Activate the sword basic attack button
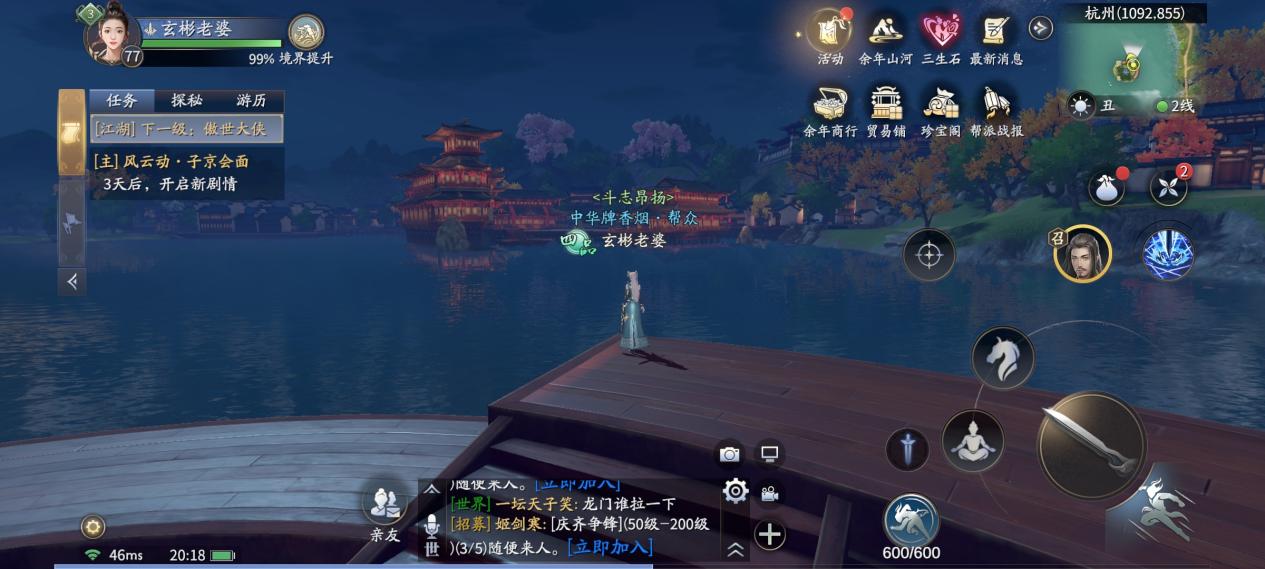The image size is (1265, 569). 1092,445
